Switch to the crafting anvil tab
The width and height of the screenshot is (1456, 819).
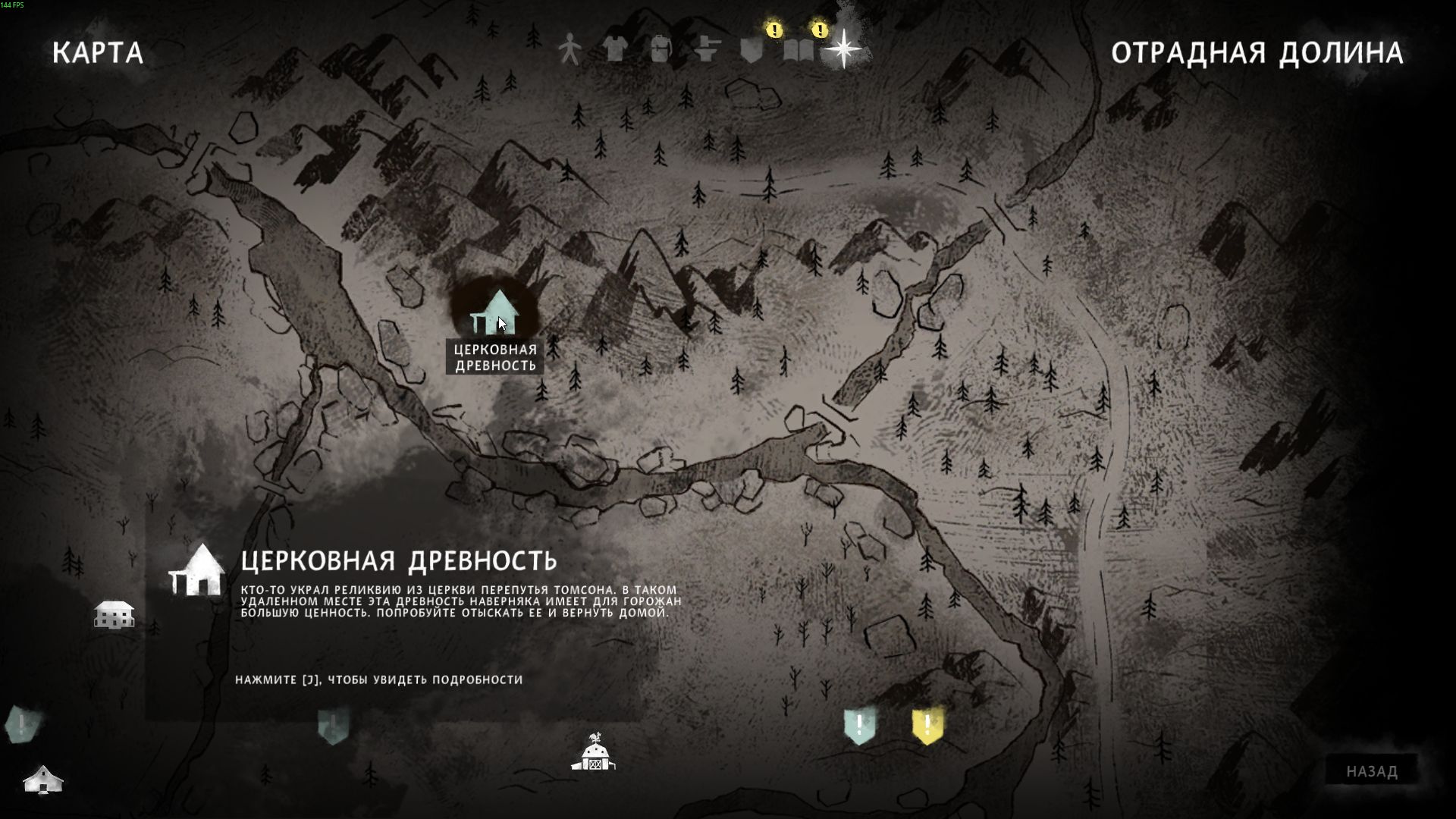coord(706,50)
